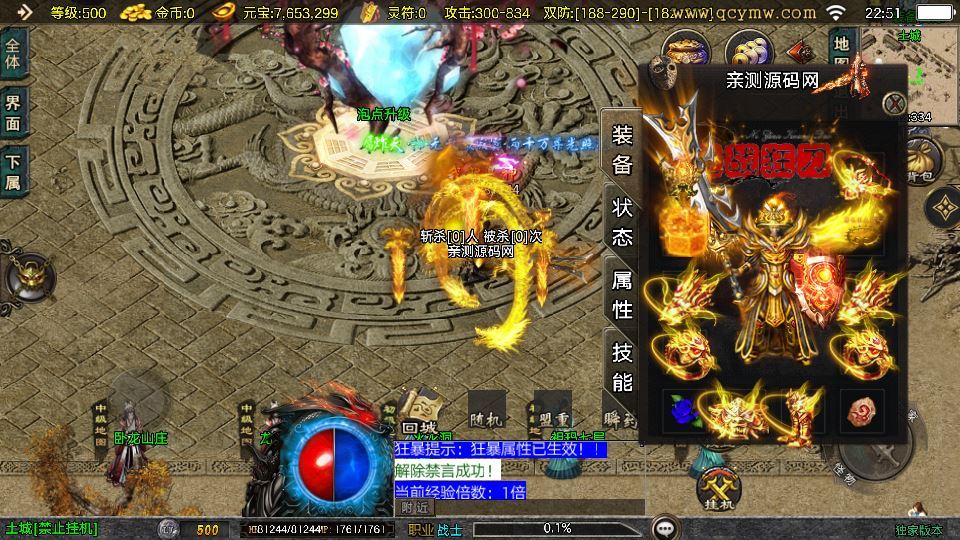
Task: Show the 属性 attributes tab
Action: tap(621, 294)
